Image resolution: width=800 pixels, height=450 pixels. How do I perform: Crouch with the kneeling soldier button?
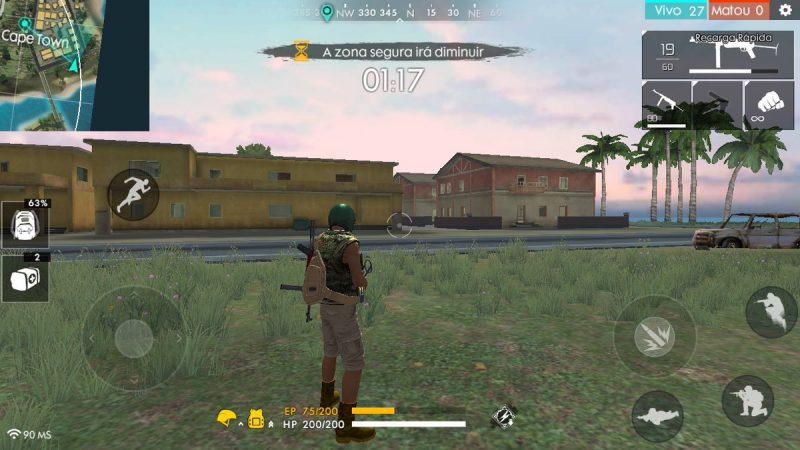(x=747, y=401)
